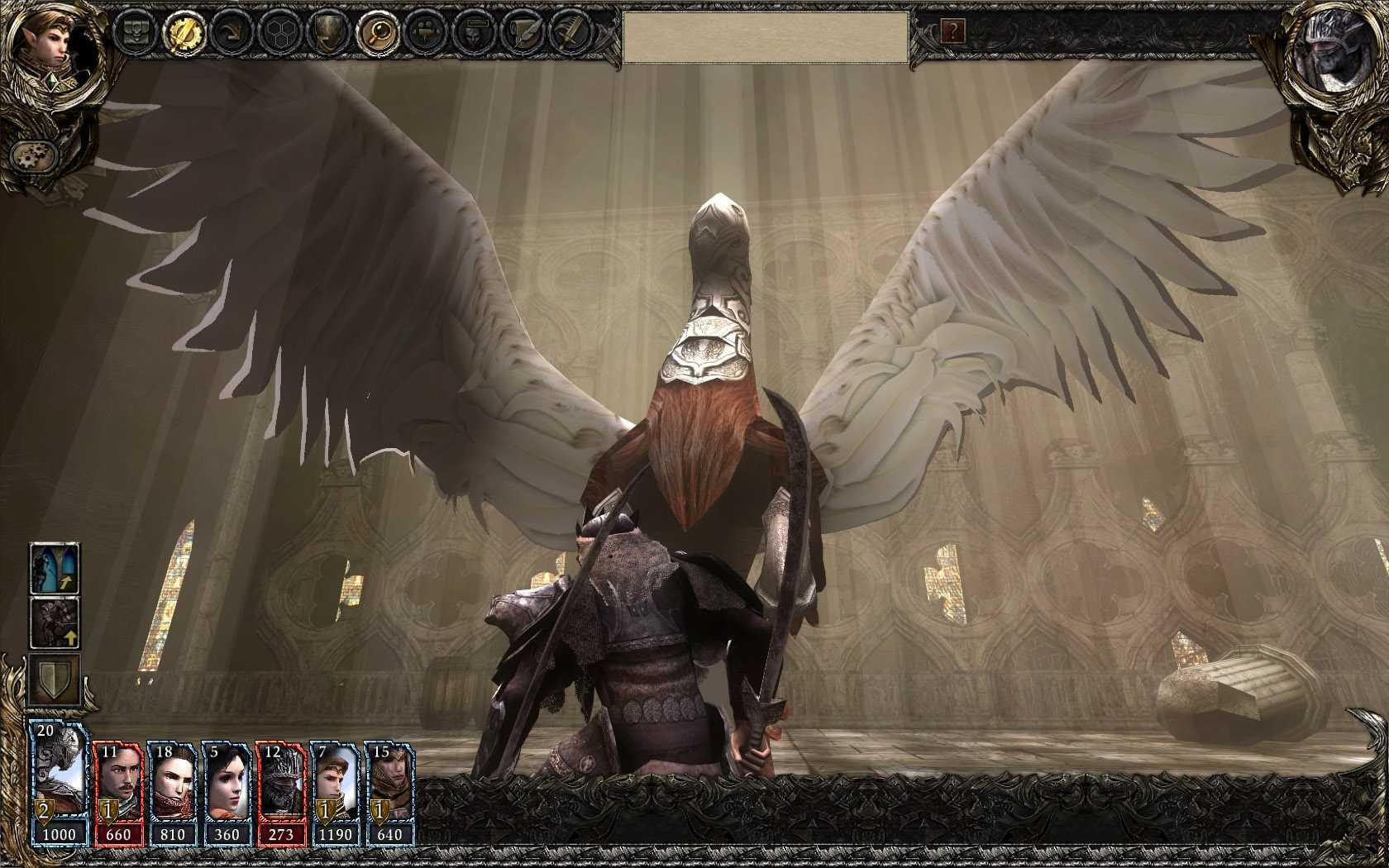The image size is (1389, 868).
Task: Click the unit level-up arrow panel
Action: point(54,624)
